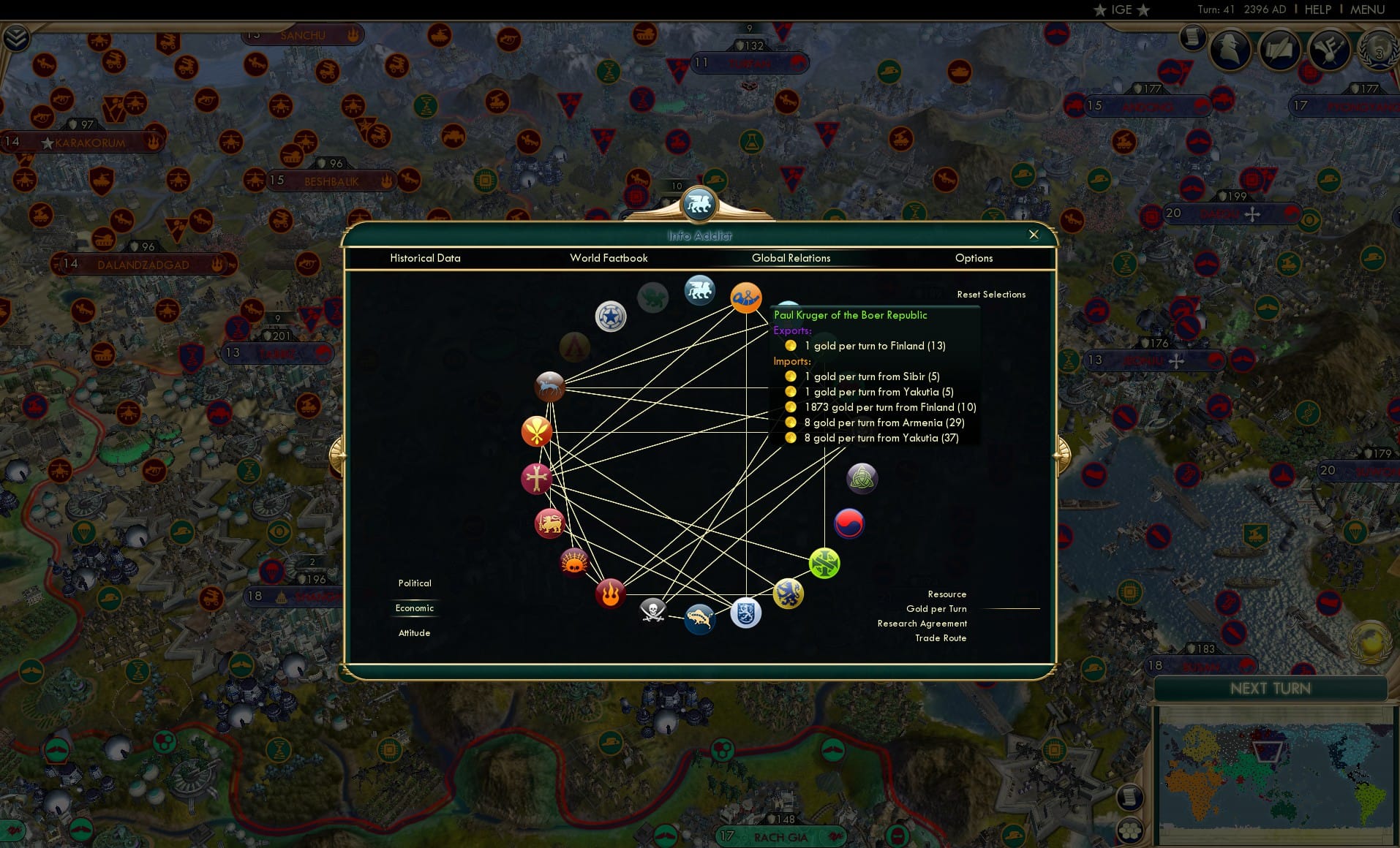Click the flame emblem civilization icon
The width and height of the screenshot is (1400, 848).
609,594
